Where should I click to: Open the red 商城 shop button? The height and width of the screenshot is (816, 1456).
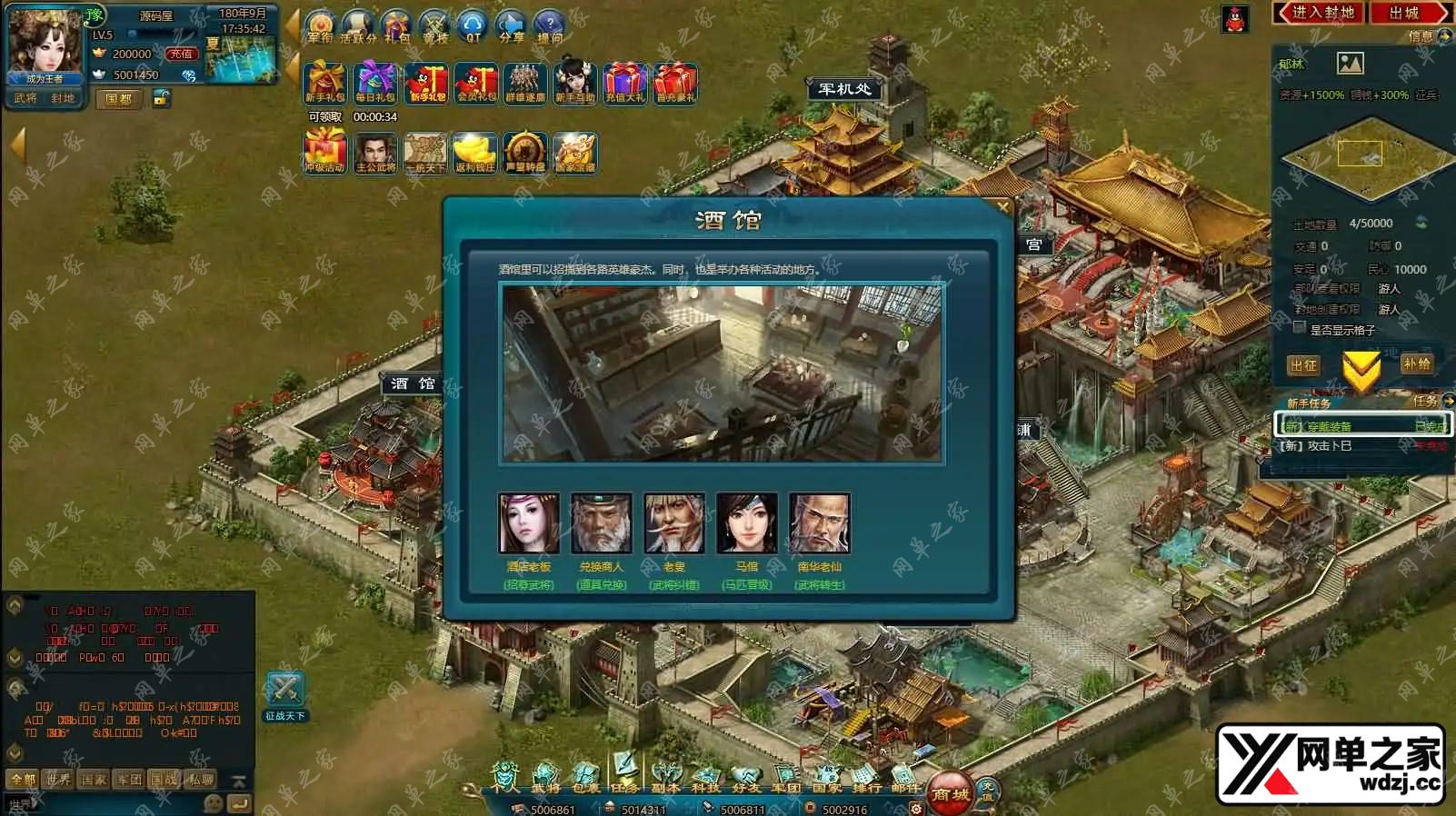coord(950,793)
